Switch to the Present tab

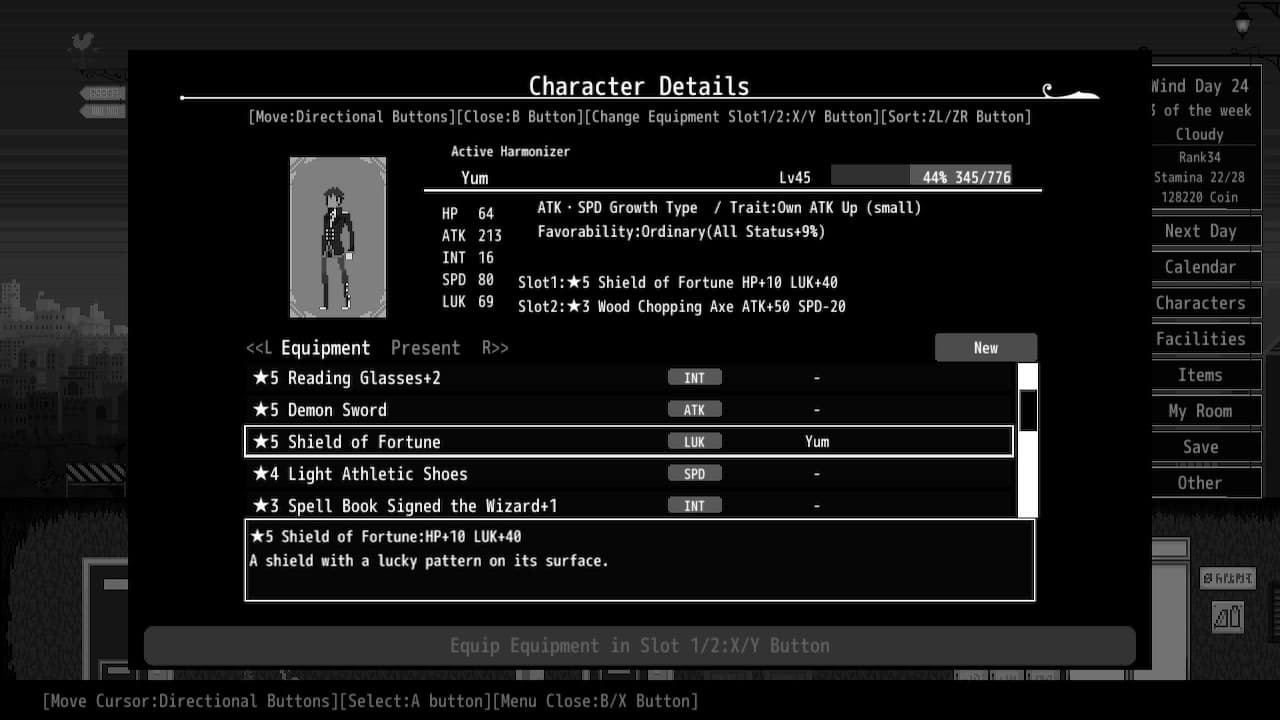[425, 347]
